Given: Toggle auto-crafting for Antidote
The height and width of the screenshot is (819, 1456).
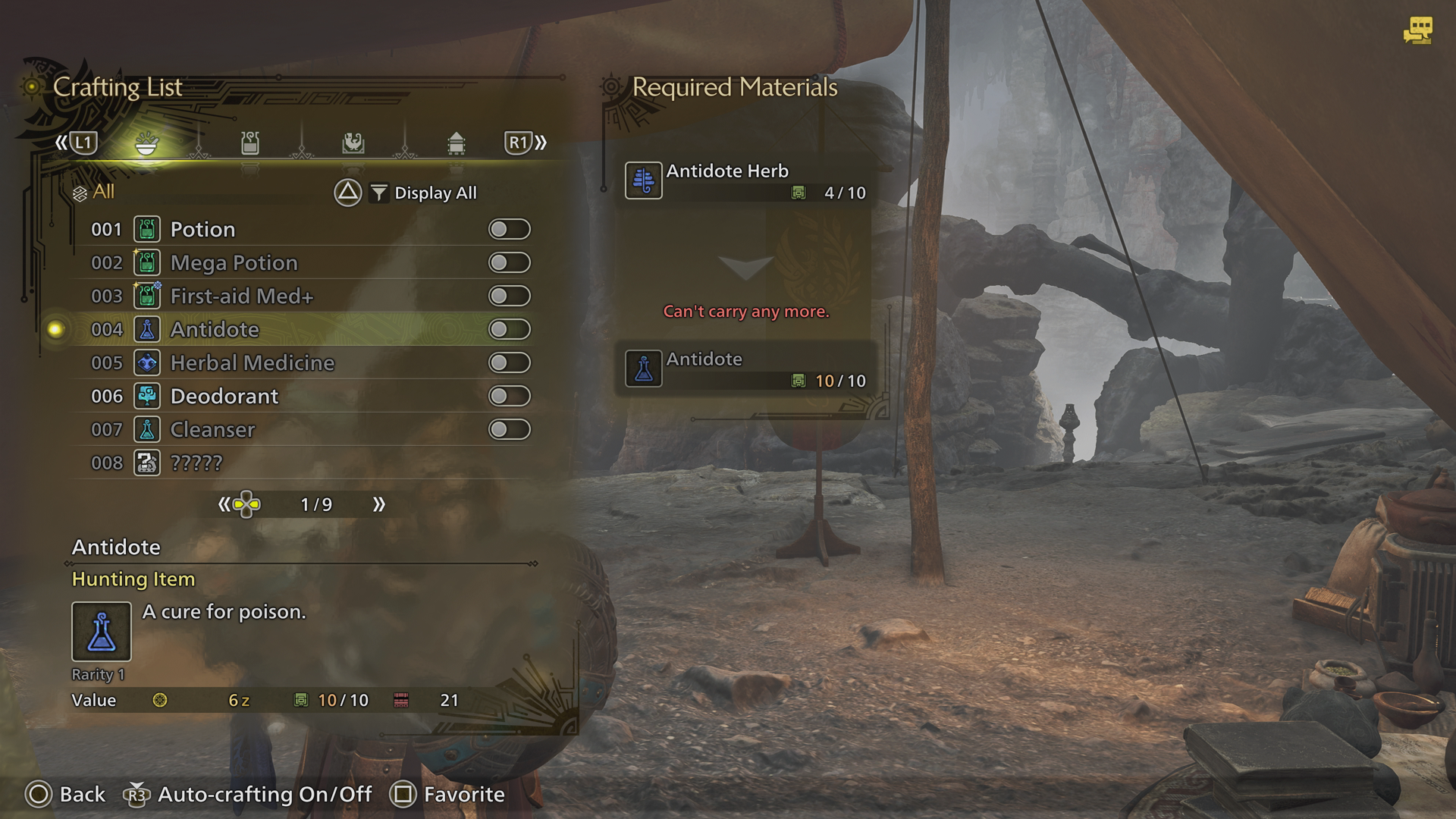Looking at the screenshot, I should pyautogui.click(x=509, y=329).
